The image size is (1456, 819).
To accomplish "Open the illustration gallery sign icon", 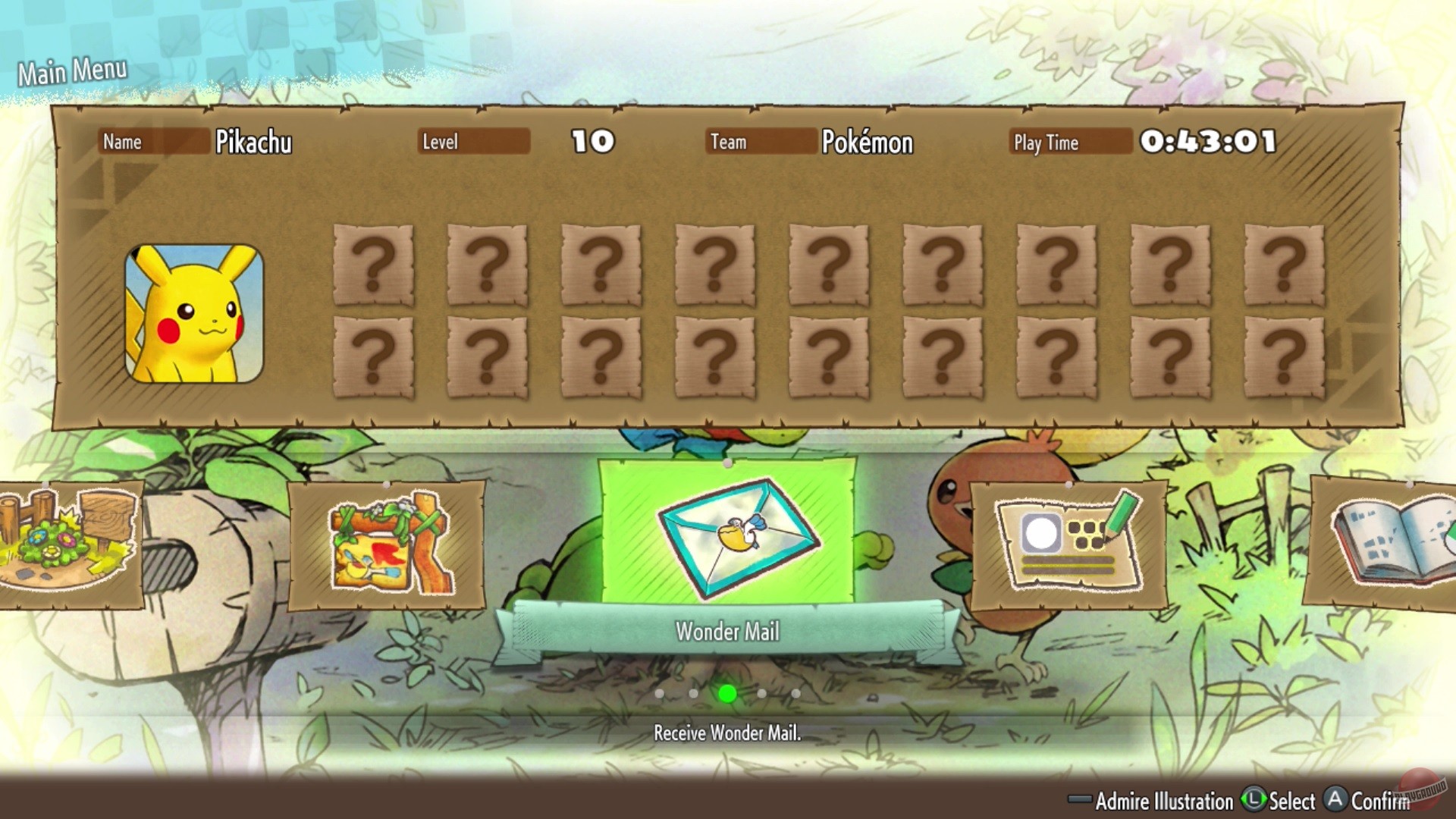I will pyautogui.click(x=388, y=542).
